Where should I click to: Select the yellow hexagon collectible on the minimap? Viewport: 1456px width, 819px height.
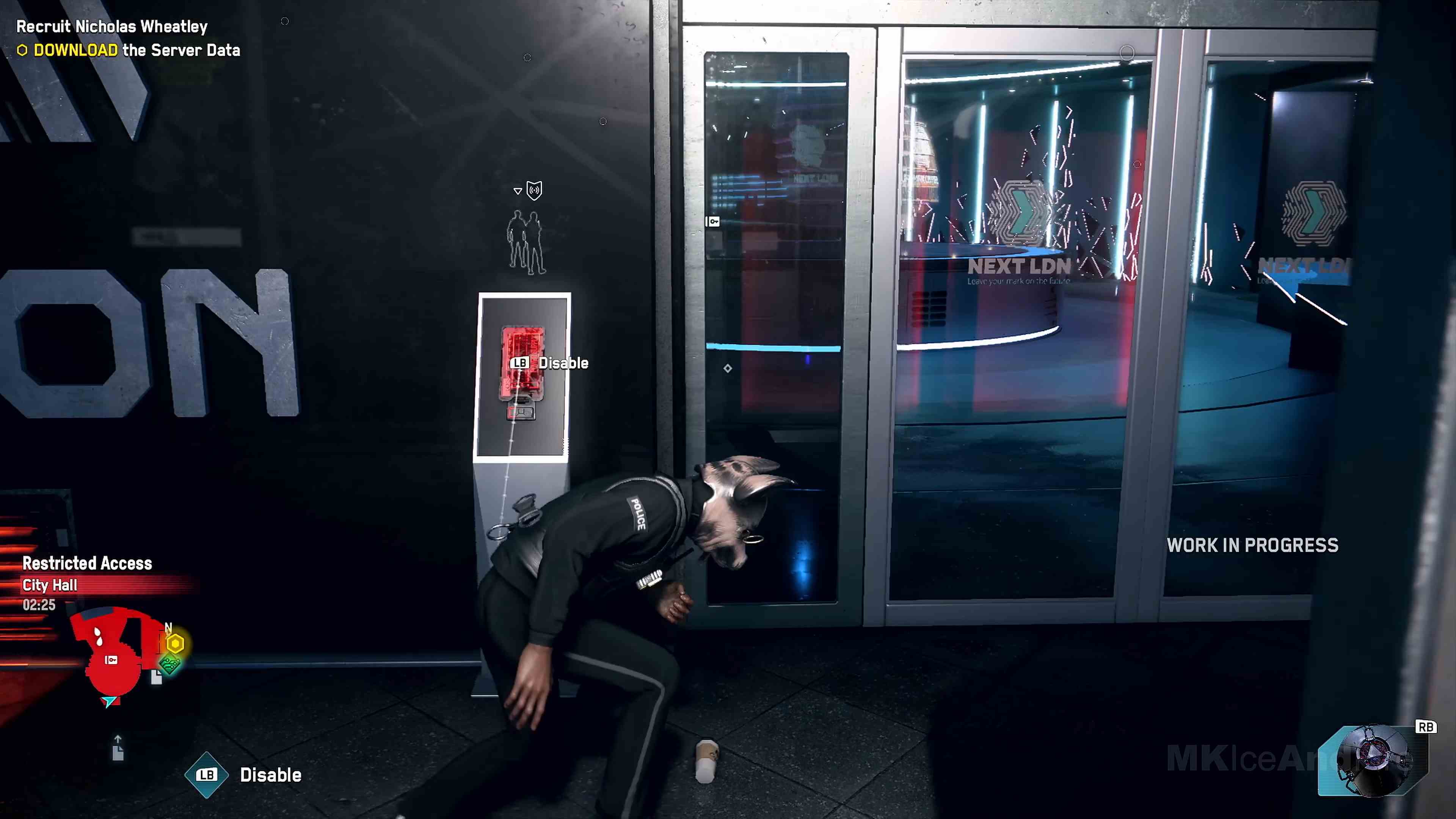175,643
